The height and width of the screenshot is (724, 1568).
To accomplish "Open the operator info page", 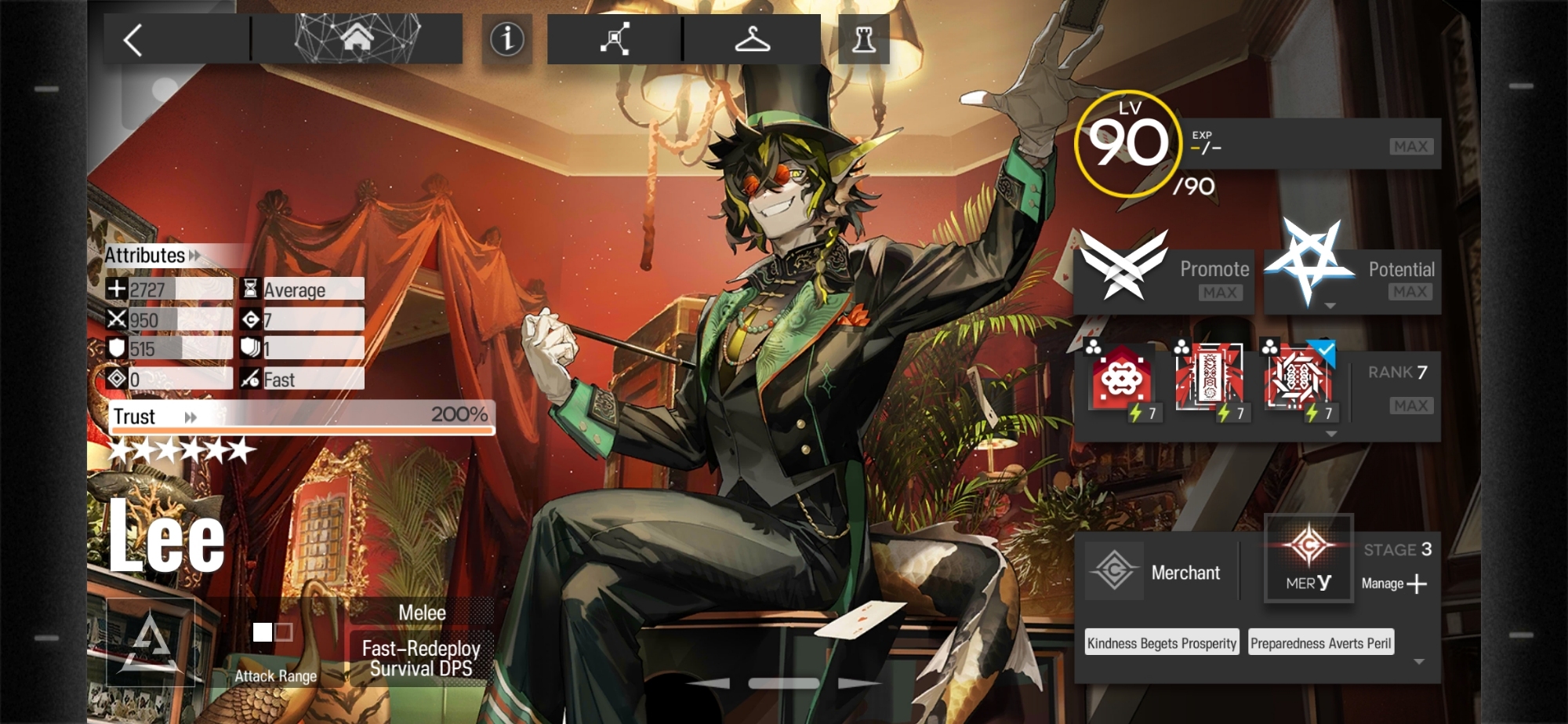I will click(x=506, y=38).
